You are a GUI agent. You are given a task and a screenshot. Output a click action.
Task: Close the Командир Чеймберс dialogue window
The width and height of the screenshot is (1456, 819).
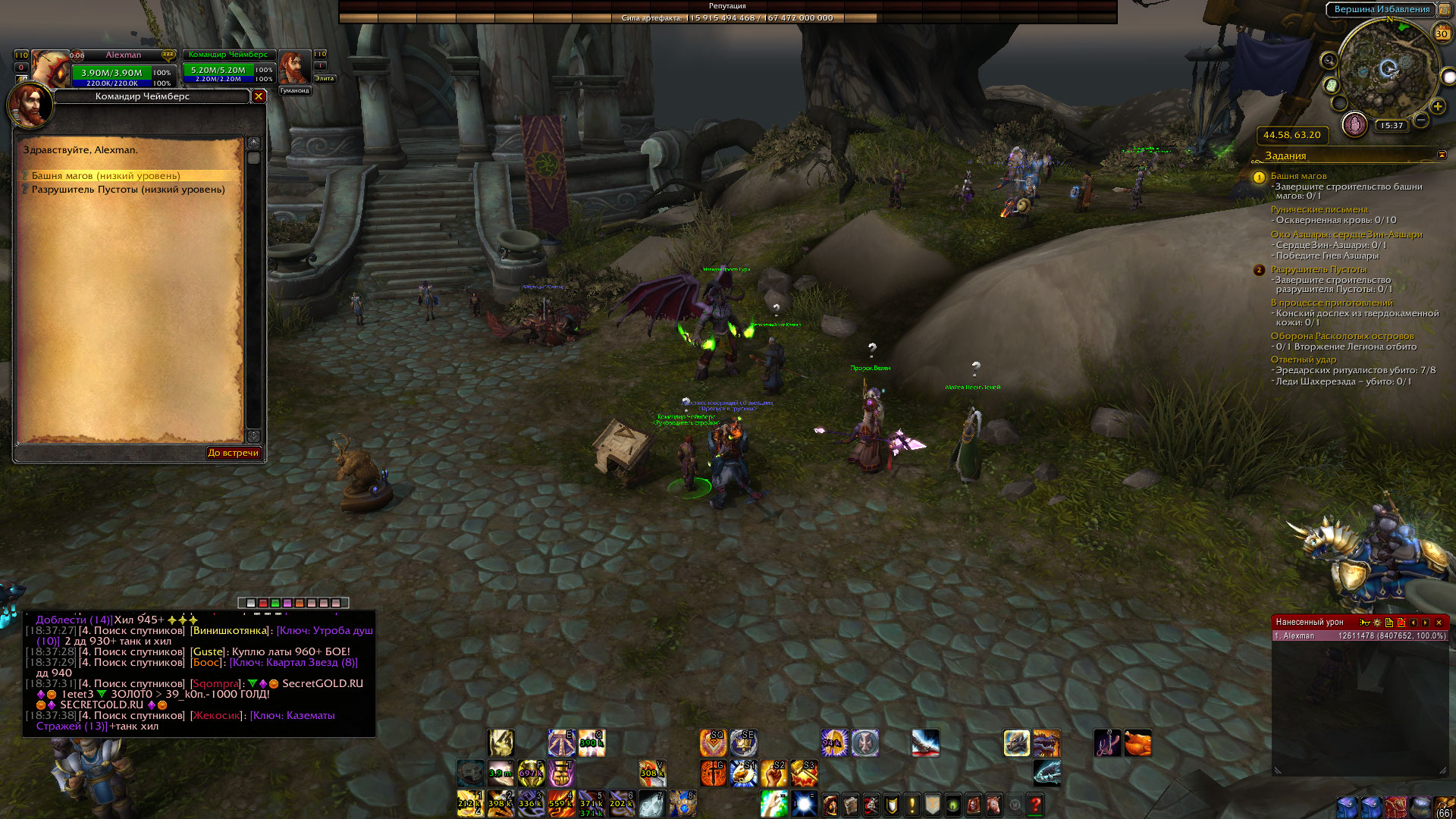(259, 96)
